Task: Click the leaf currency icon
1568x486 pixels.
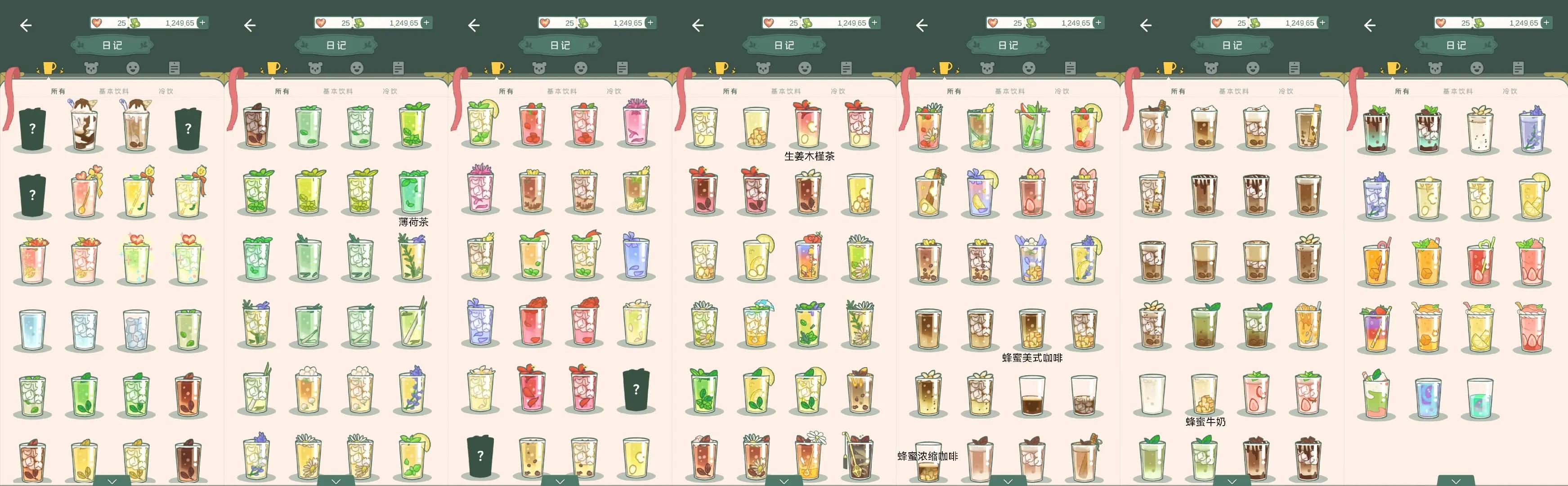Action: pos(134,22)
